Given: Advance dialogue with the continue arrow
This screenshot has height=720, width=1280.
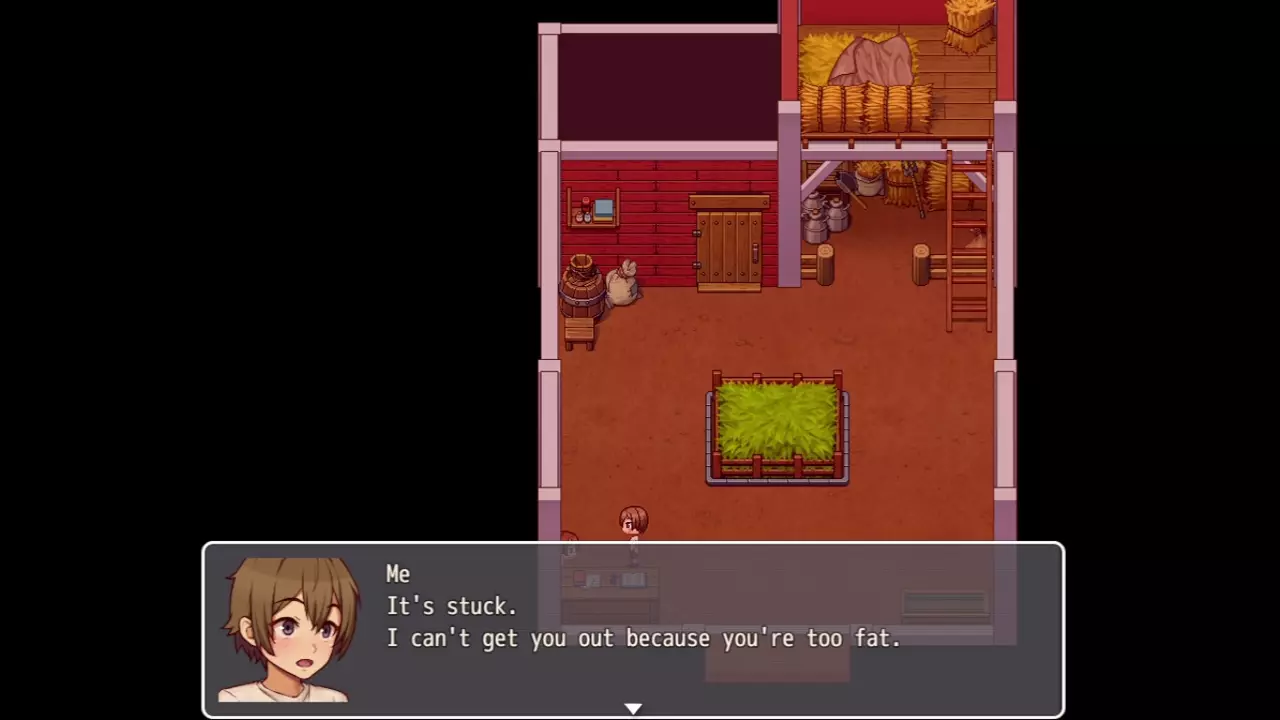Looking at the screenshot, I should click(x=633, y=708).
